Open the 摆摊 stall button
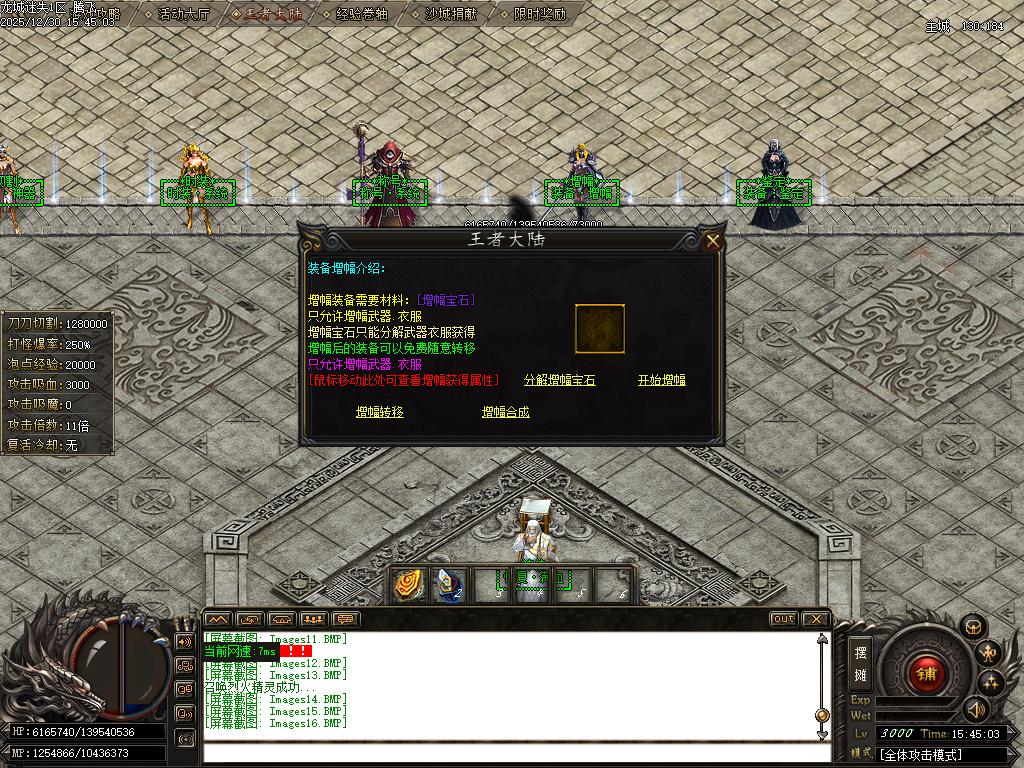 point(860,660)
